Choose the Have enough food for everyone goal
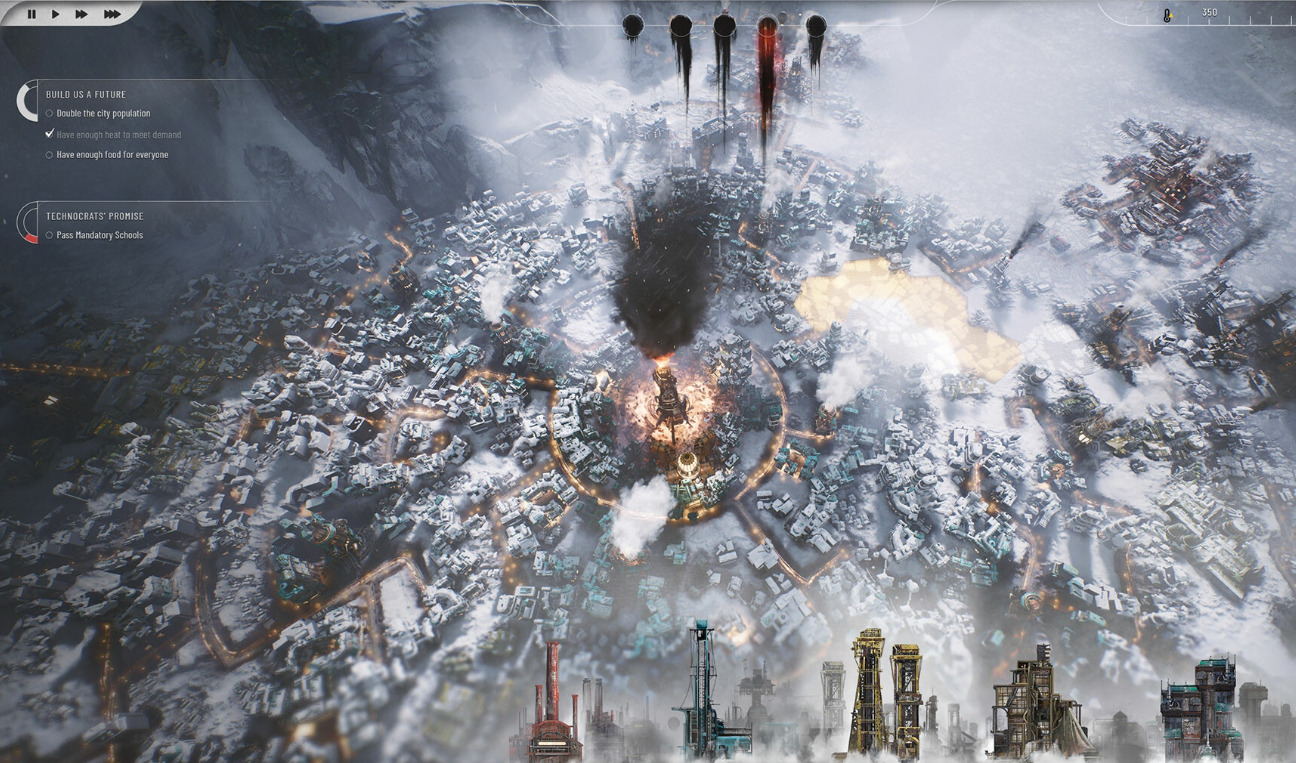This screenshot has width=1296, height=763. [112, 155]
